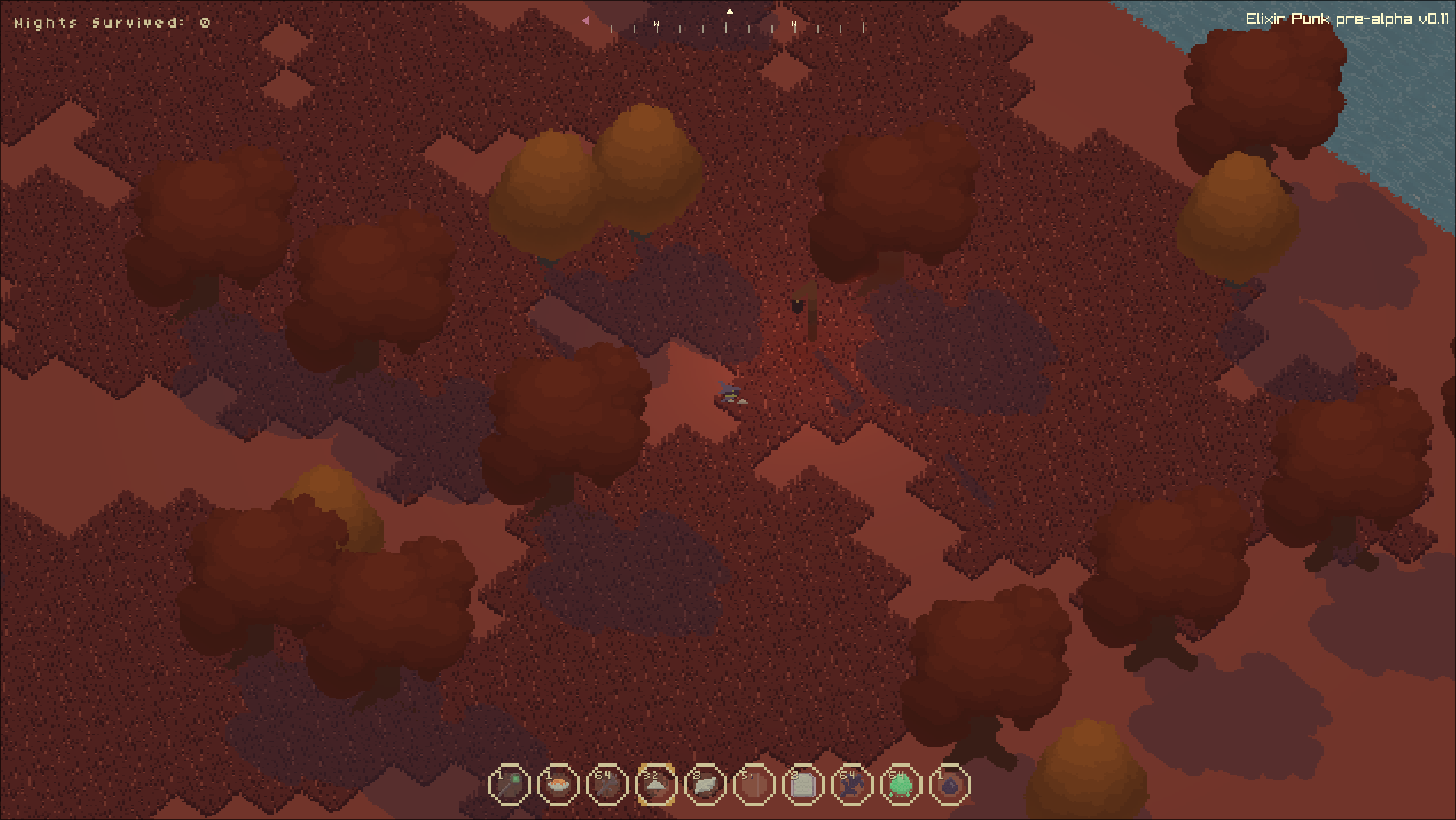Choose the grey stone slab slot
1456x820 pixels.
[x=803, y=785]
